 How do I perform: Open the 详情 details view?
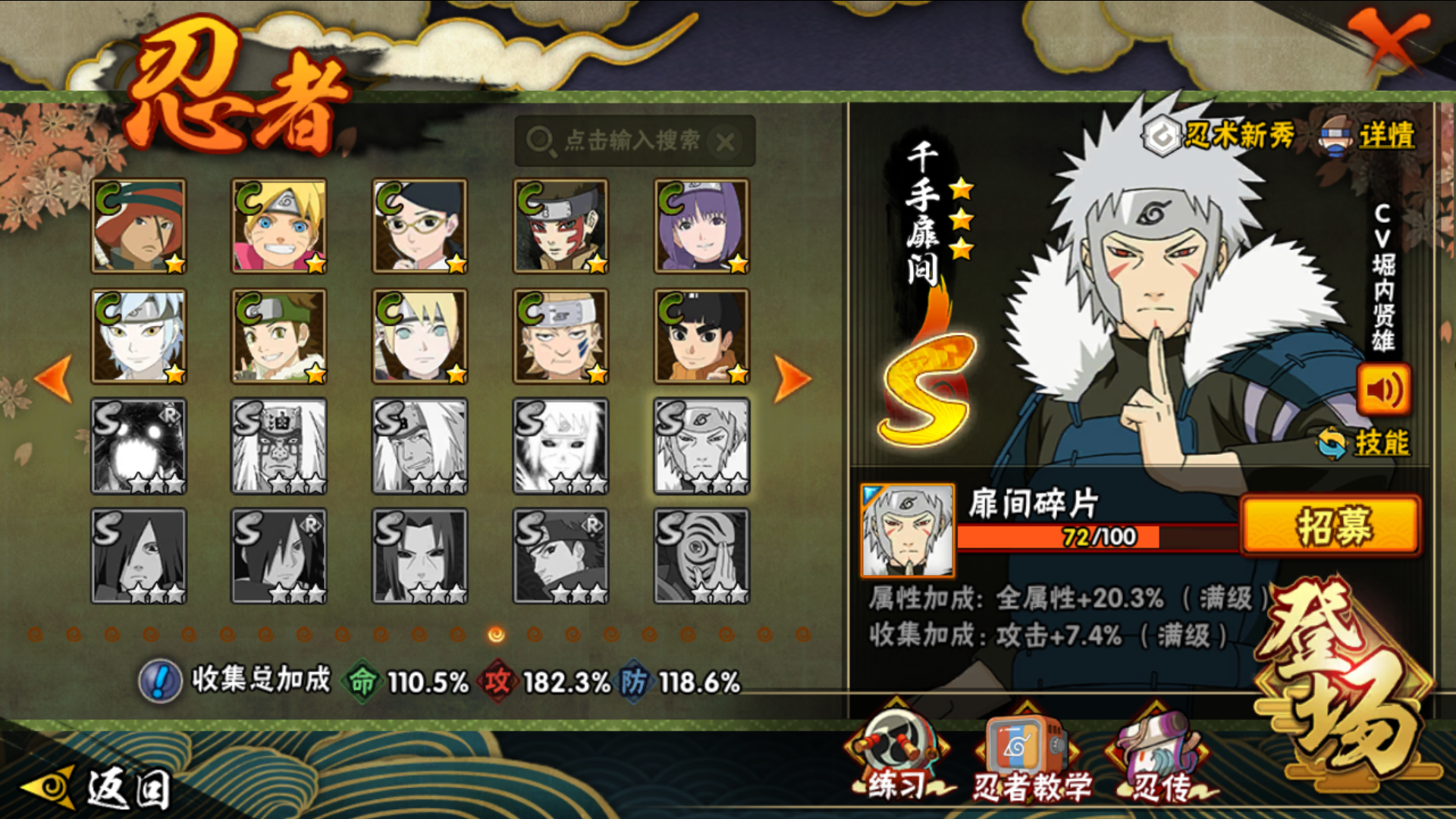(x=1370, y=136)
